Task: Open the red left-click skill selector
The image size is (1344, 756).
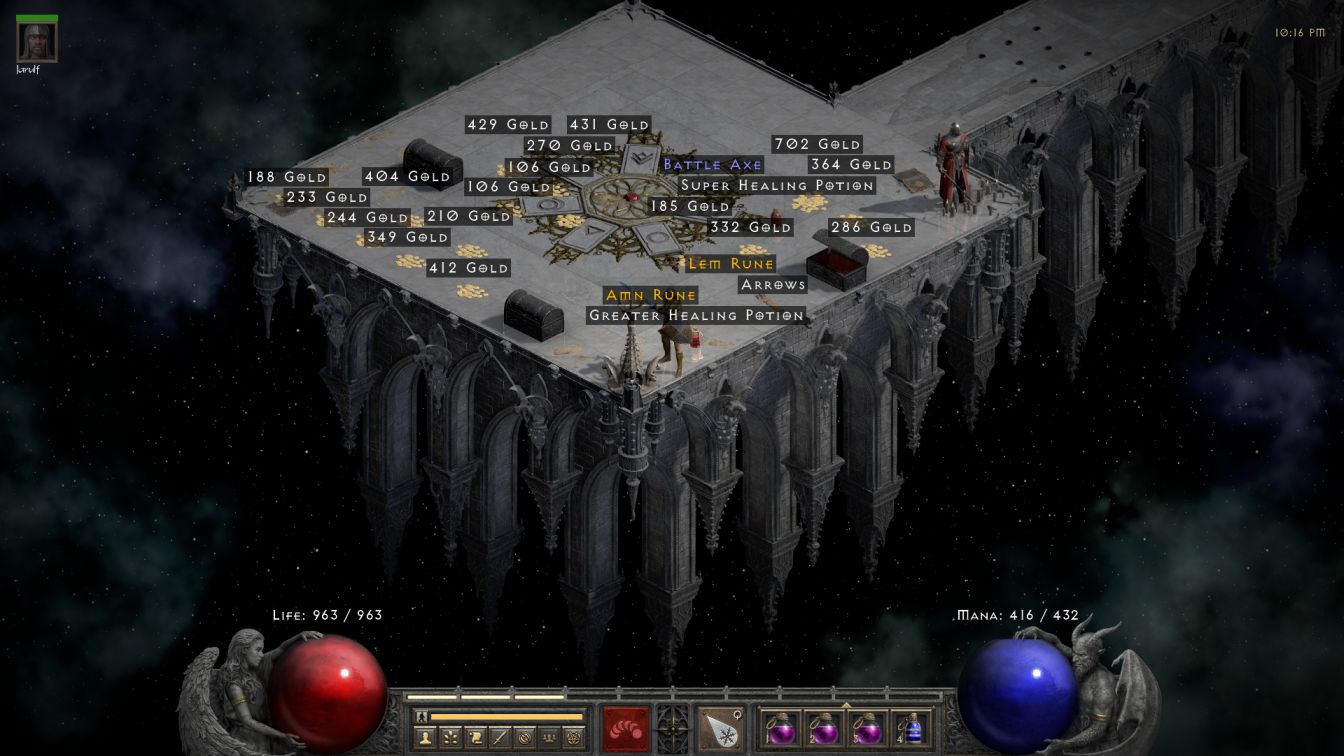Action: click(626, 728)
